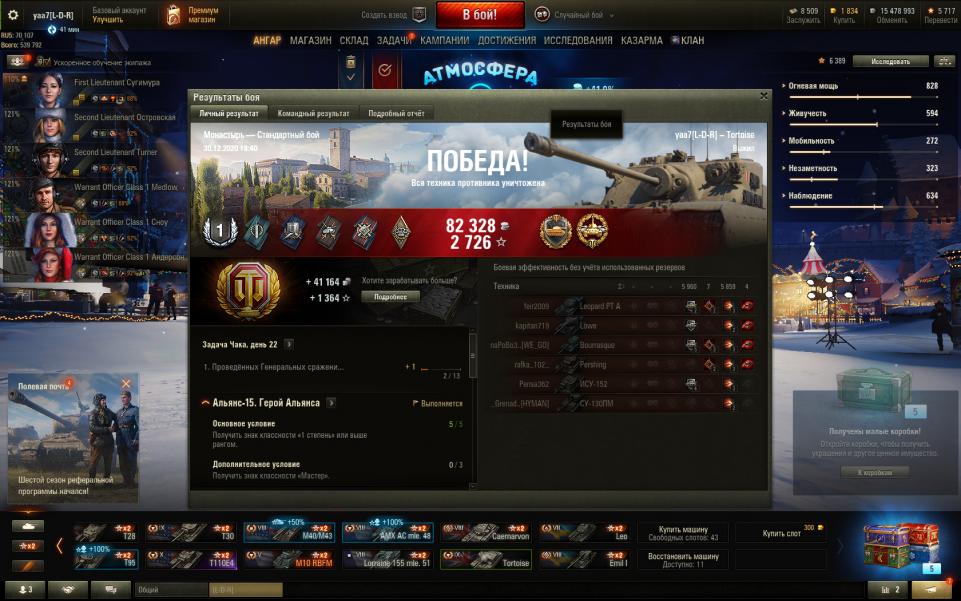Open the game settings gear icon
The image size is (961, 601).
click(14, 15)
